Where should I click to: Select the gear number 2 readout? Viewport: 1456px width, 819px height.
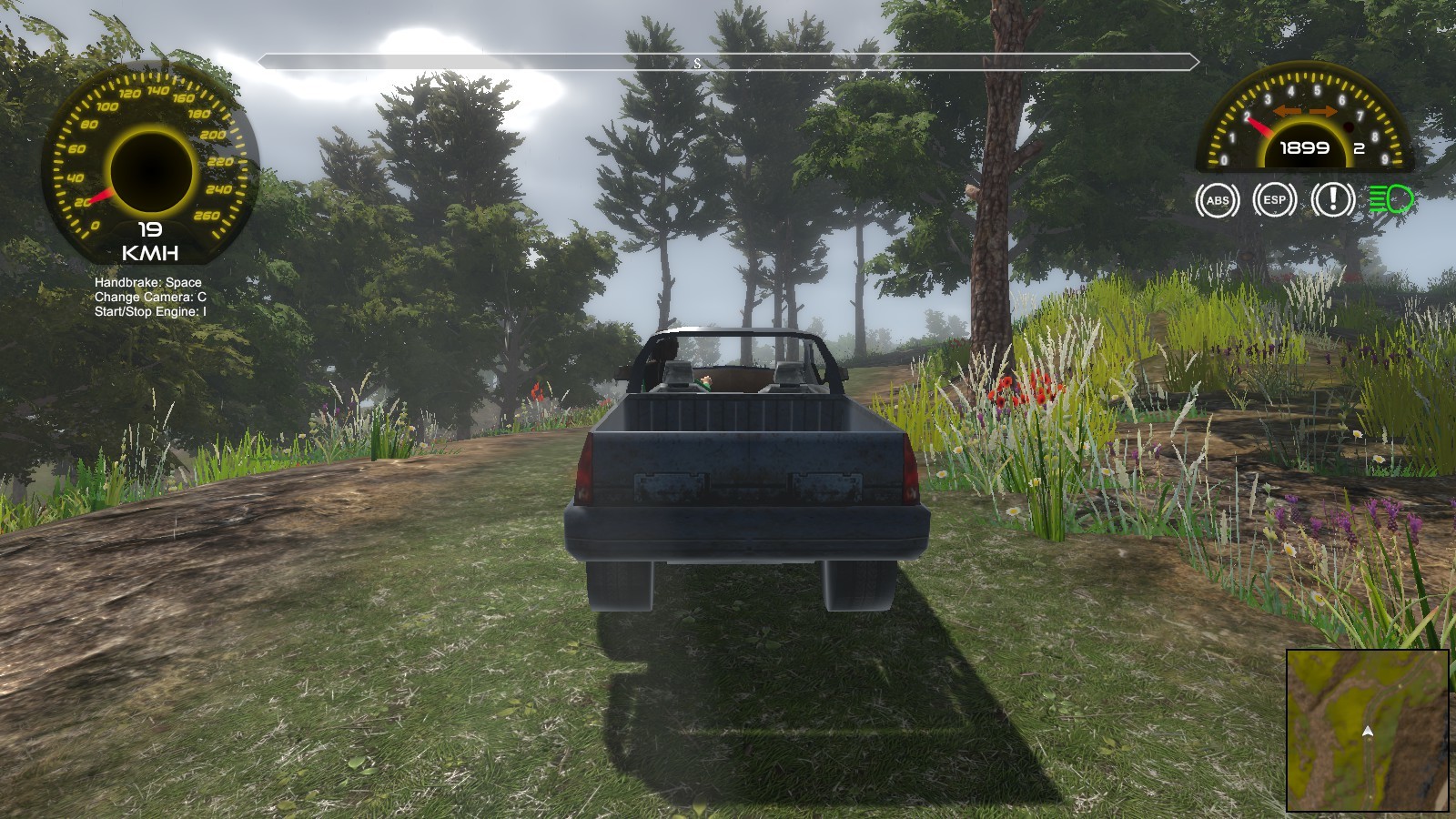pyautogui.click(x=1360, y=147)
